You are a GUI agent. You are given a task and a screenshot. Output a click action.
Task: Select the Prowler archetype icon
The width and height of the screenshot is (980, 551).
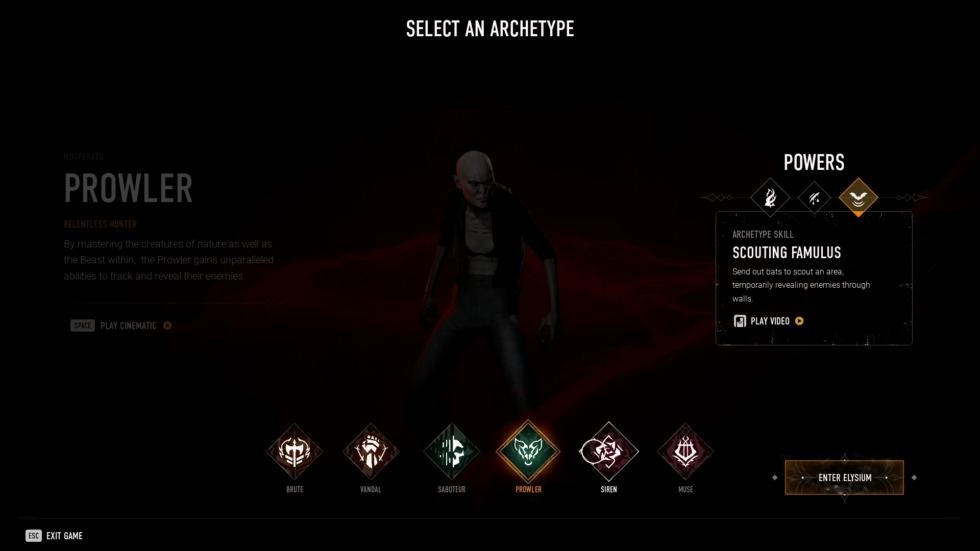[x=527, y=452]
